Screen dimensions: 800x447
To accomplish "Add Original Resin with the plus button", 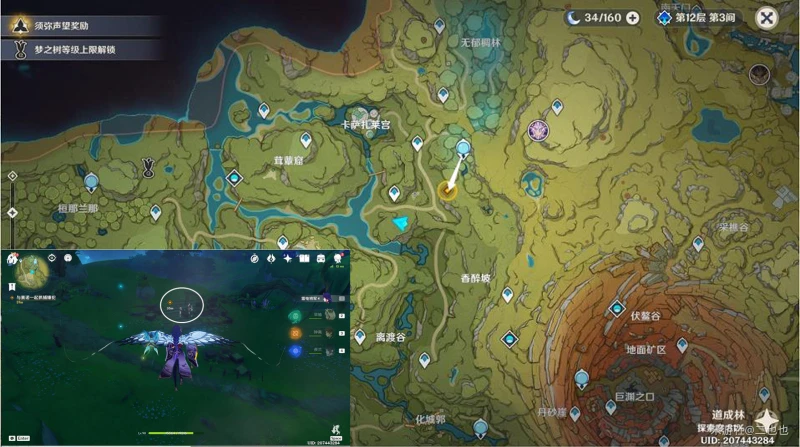I will (x=633, y=17).
